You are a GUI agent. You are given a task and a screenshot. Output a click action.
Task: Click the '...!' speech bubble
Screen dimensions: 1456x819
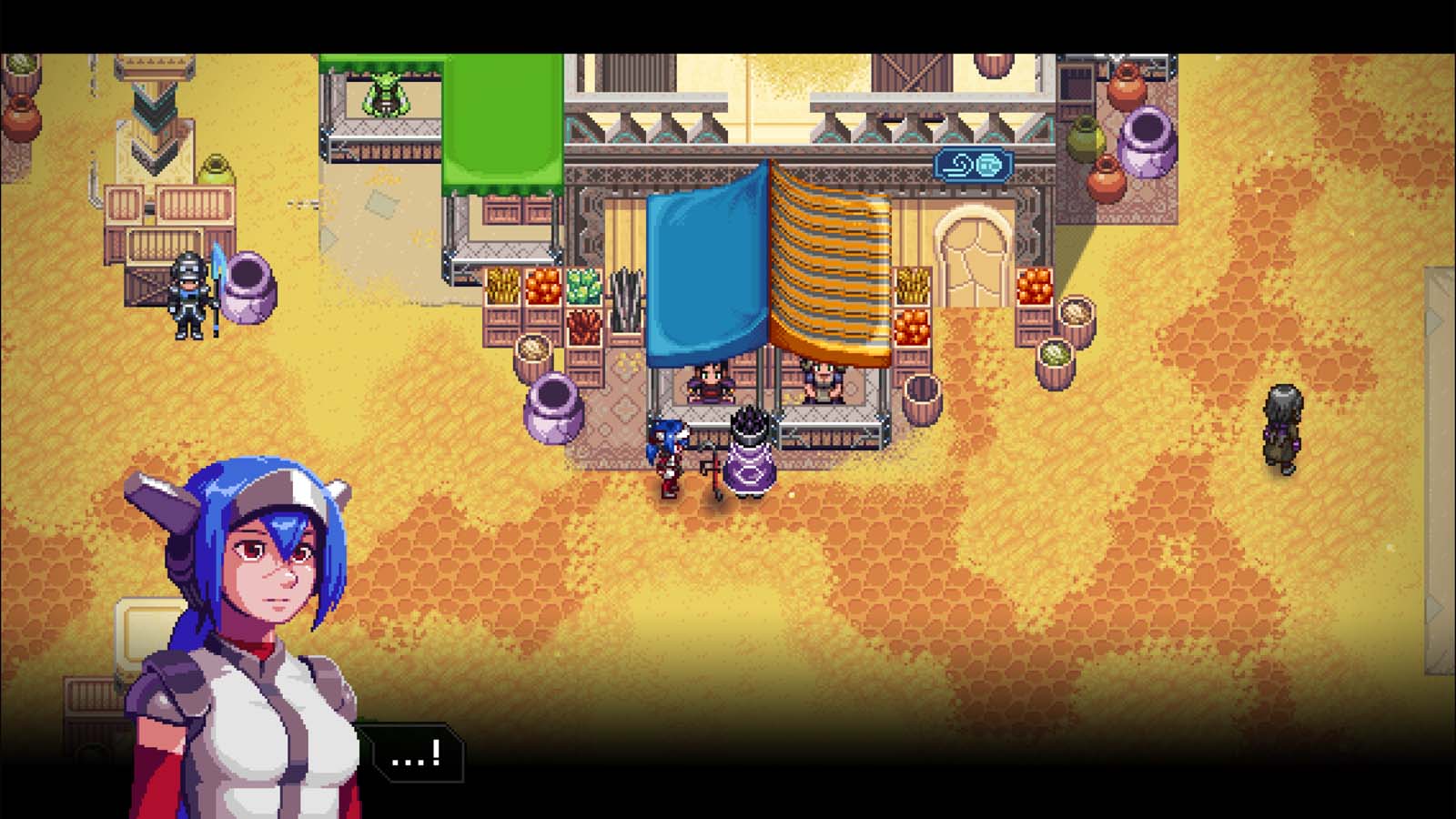(x=409, y=753)
